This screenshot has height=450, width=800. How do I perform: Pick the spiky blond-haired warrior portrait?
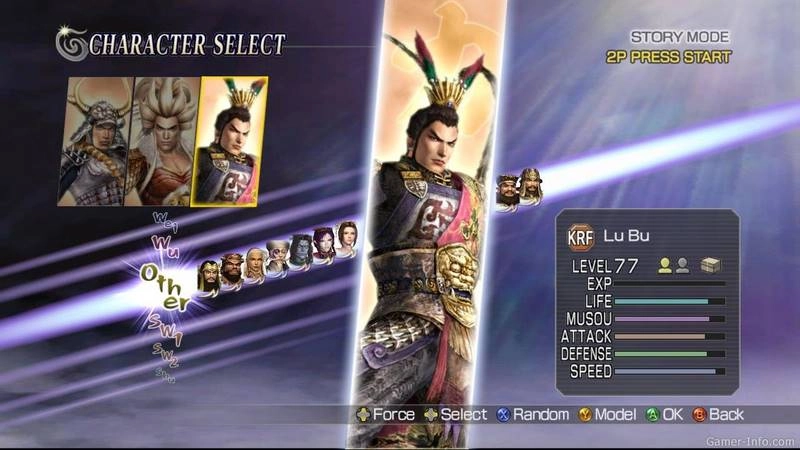click(x=166, y=142)
